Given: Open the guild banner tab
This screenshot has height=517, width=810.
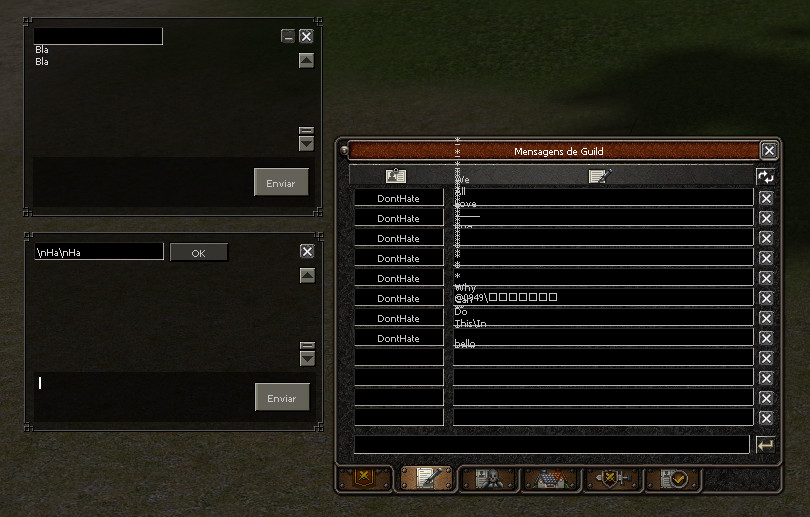Looking at the screenshot, I should coord(364,479).
